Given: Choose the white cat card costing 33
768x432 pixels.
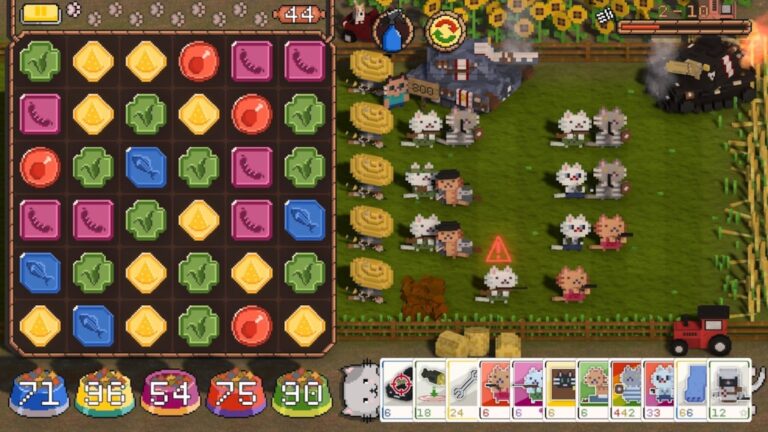Looking at the screenshot, I should tap(659, 386).
